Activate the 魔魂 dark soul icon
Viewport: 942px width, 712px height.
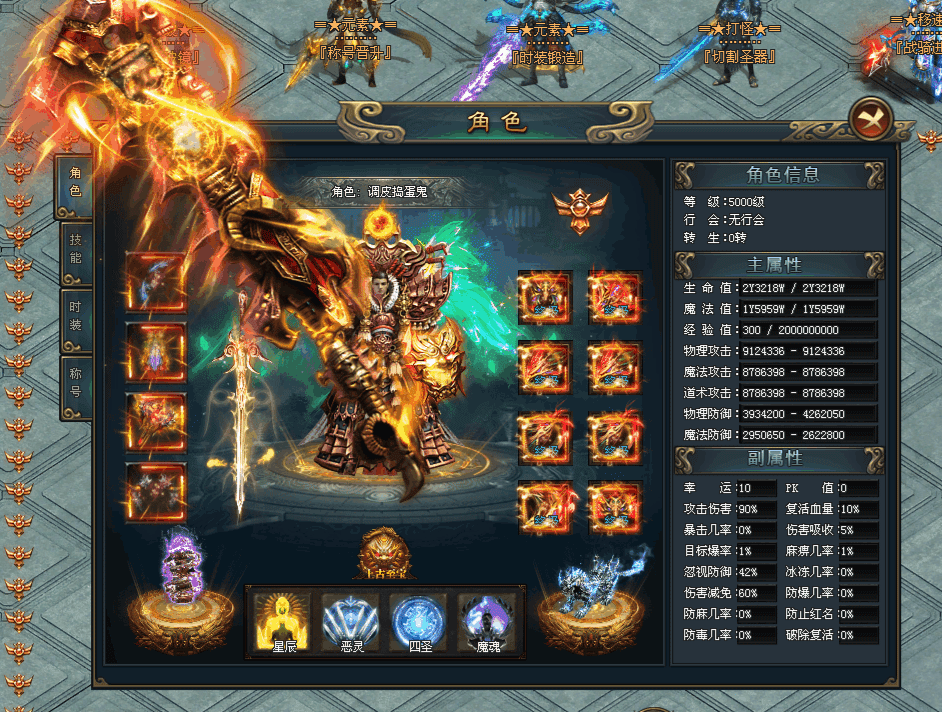pyautogui.click(x=487, y=621)
